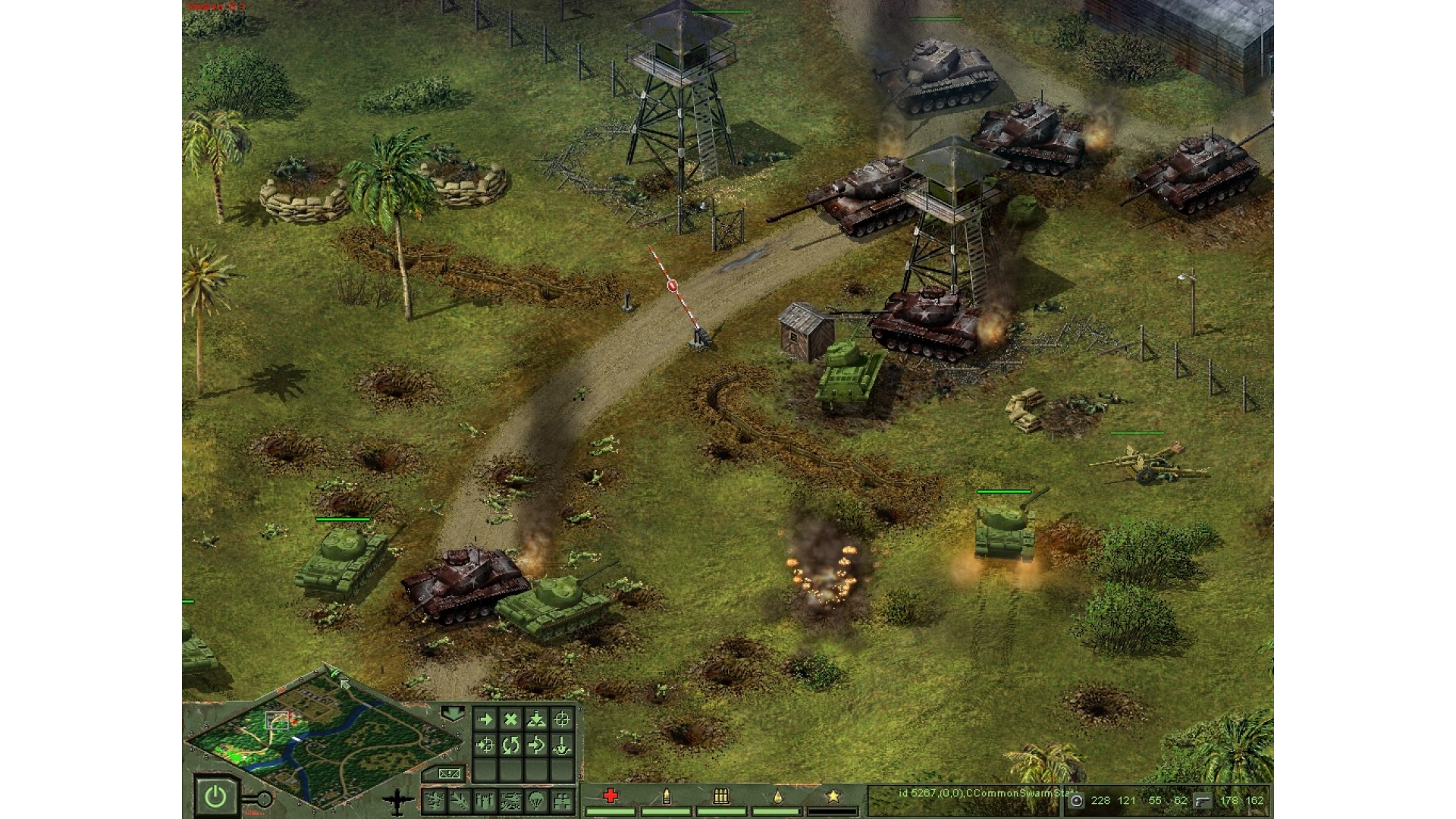The height and width of the screenshot is (819, 1456).
Task: Open the game menu with the power button
Action: pyautogui.click(x=215, y=796)
